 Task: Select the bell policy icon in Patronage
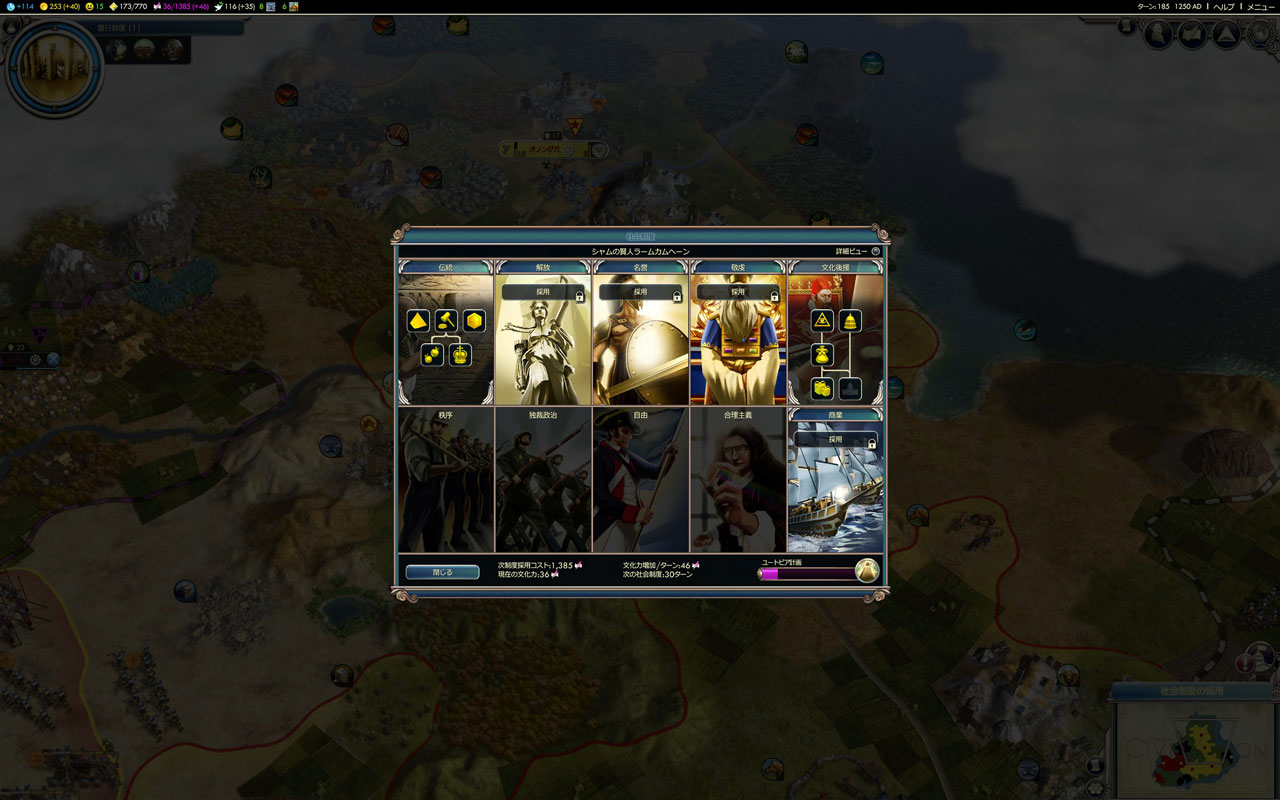coord(850,321)
